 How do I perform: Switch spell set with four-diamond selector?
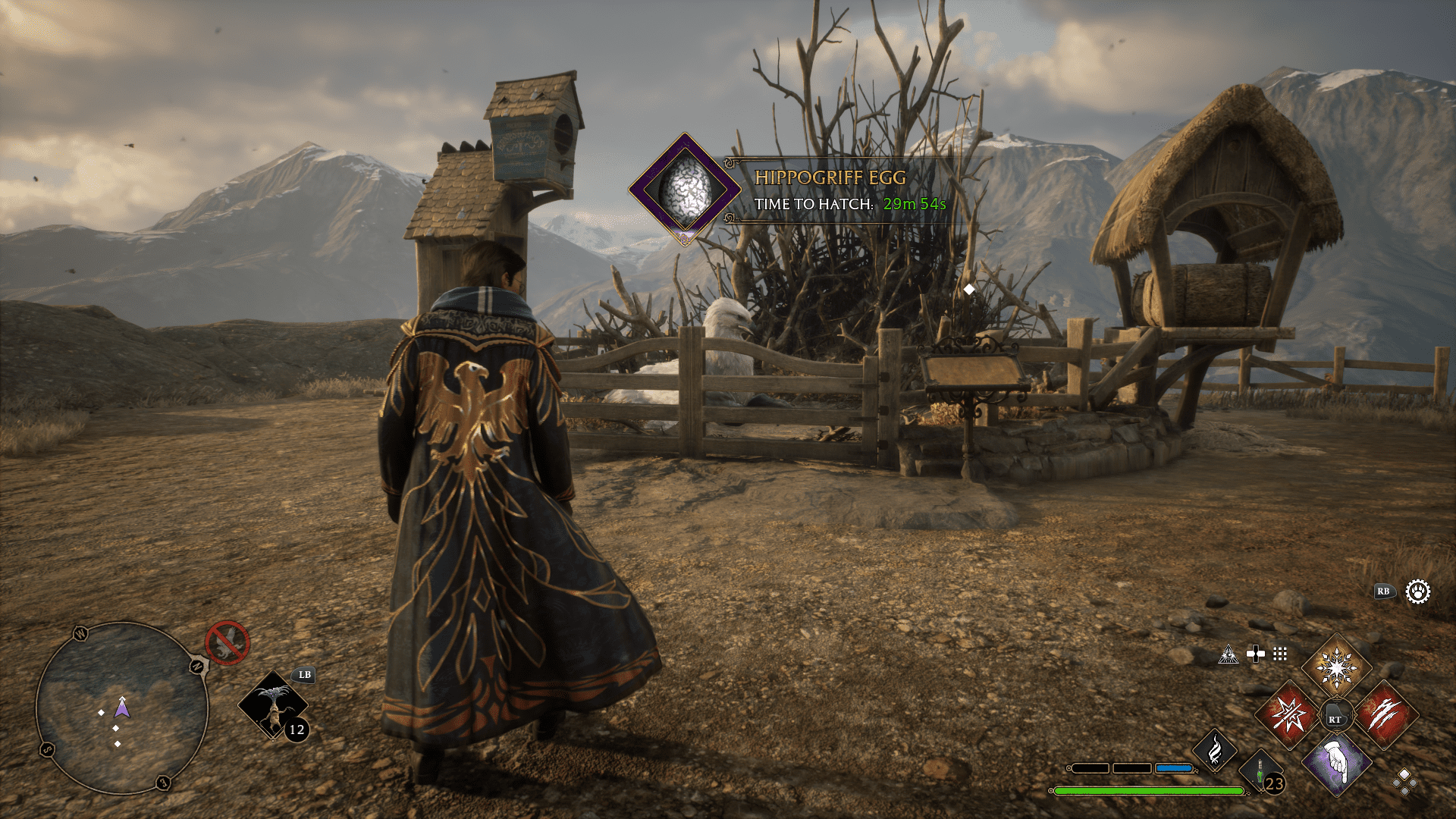[x=1404, y=781]
